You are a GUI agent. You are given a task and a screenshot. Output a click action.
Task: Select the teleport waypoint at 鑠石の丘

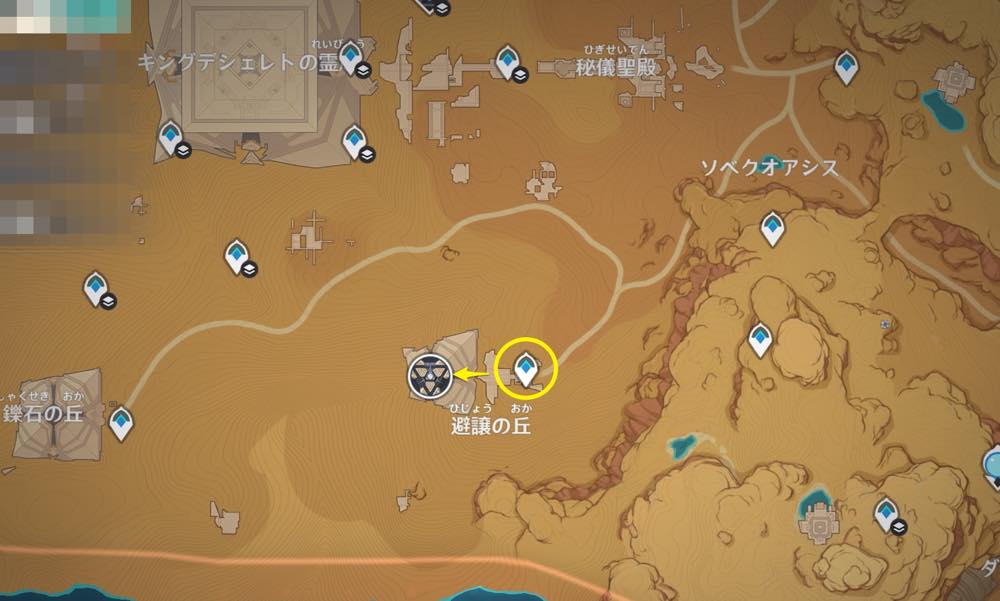tap(122, 422)
